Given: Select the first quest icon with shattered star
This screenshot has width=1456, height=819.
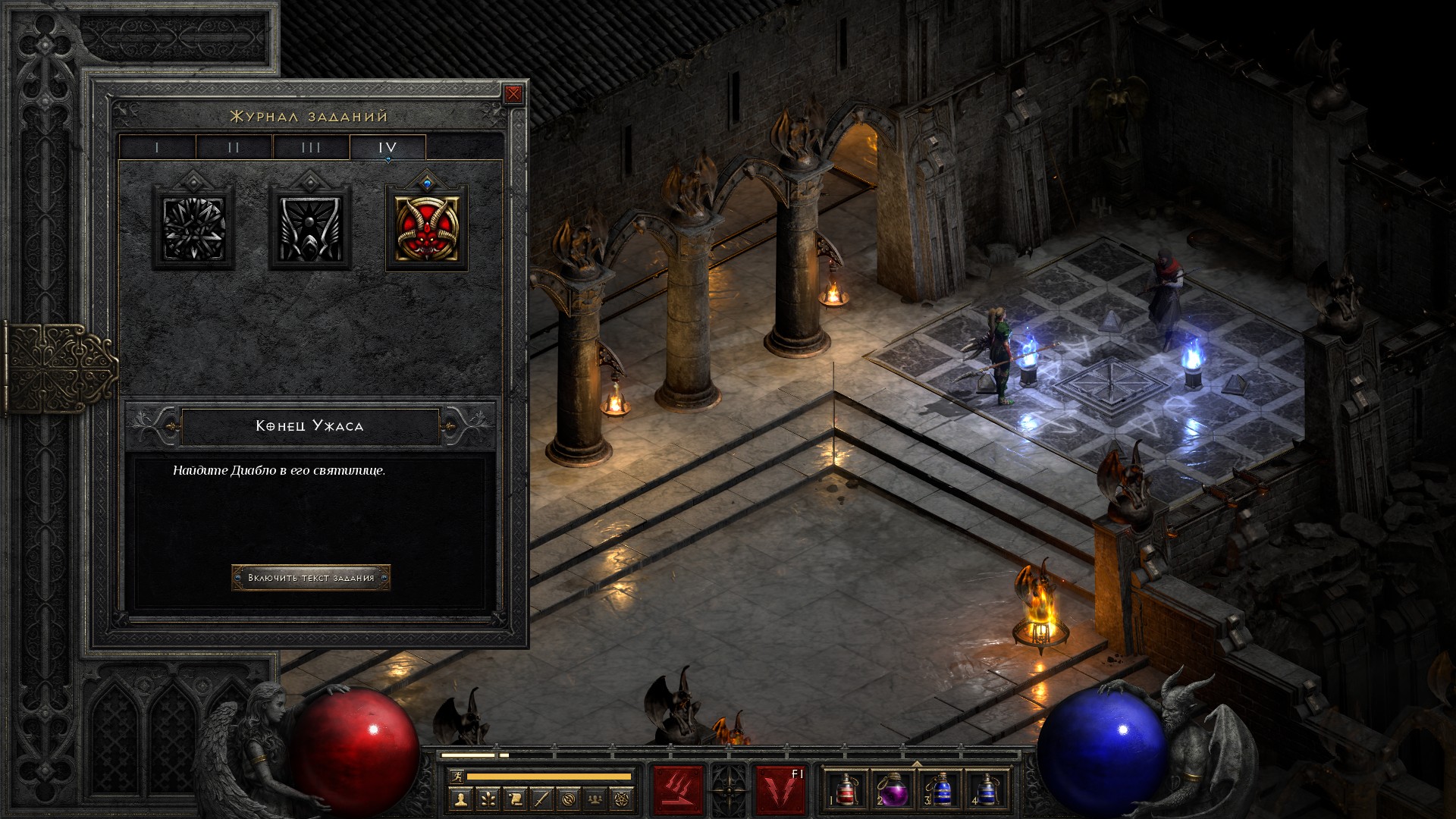Looking at the screenshot, I should (193, 228).
